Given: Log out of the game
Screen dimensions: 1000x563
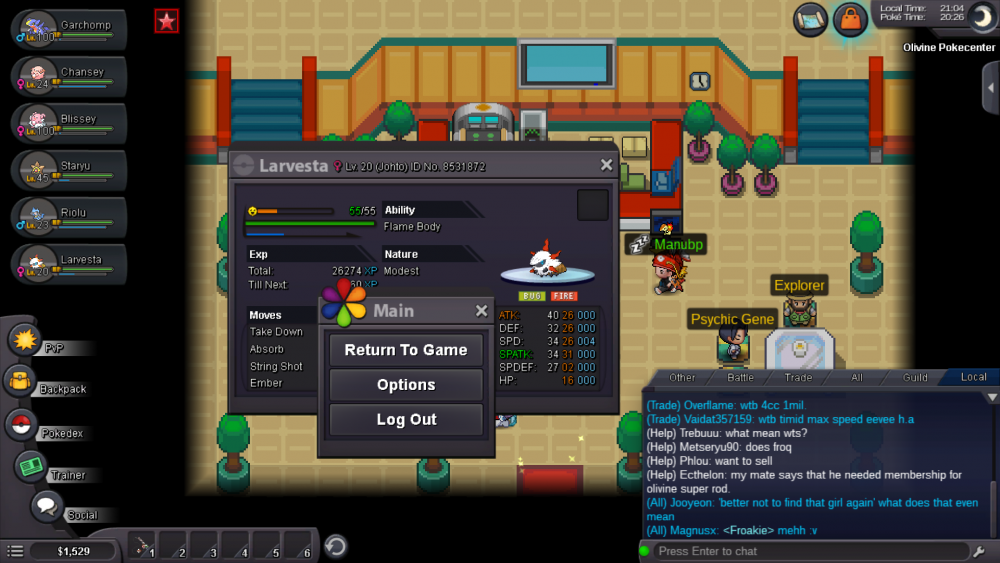Looking at the screenshot, I should (406, 420).
